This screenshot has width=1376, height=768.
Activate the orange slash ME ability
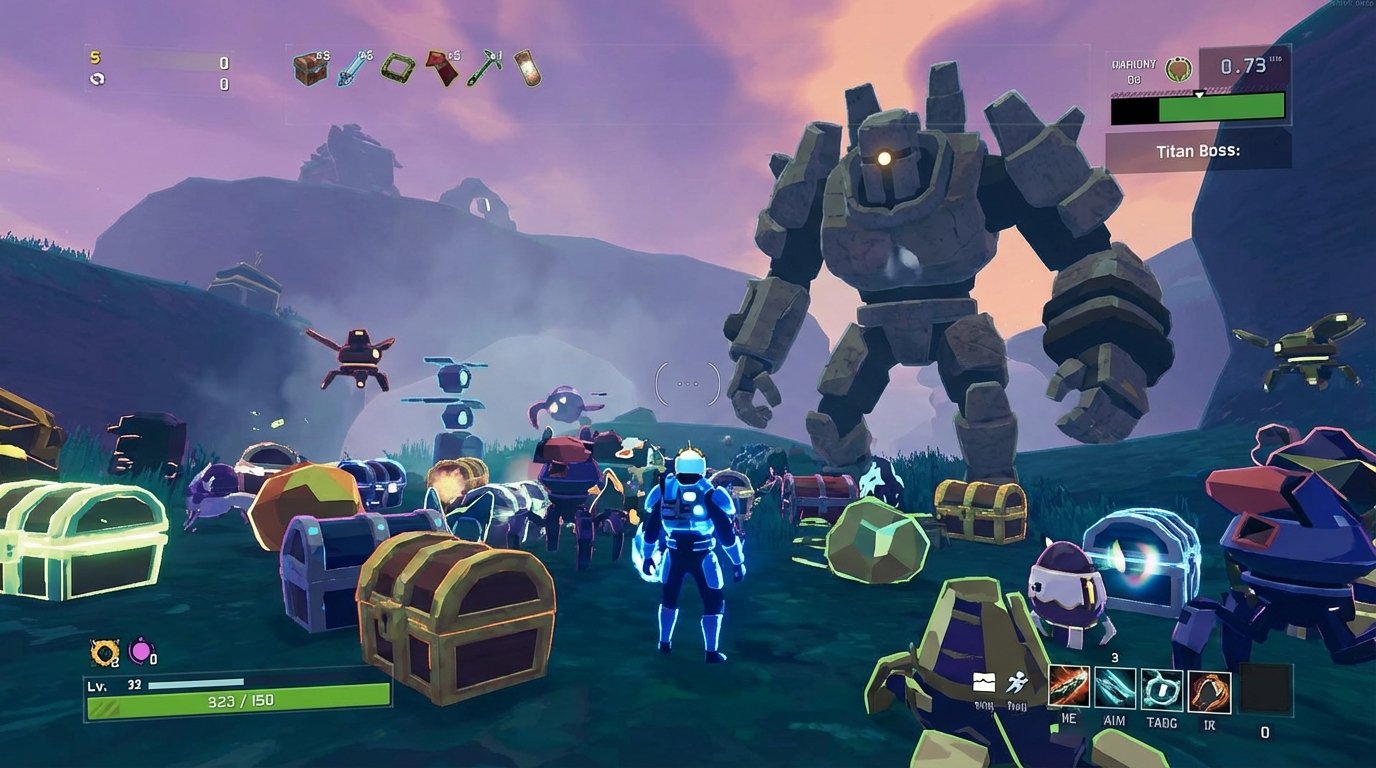[x=1069, y=688]
